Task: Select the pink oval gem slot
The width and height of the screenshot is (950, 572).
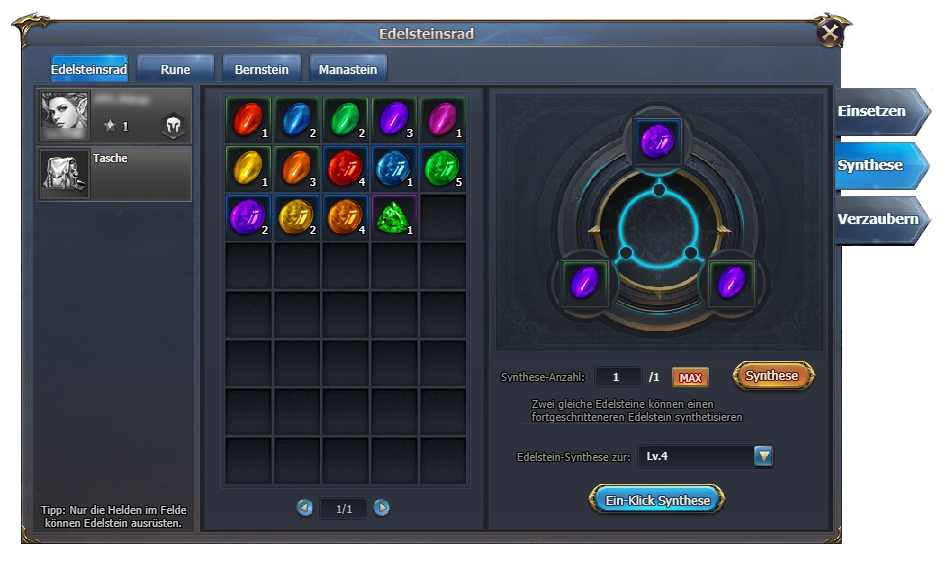Action: [443, 120]
